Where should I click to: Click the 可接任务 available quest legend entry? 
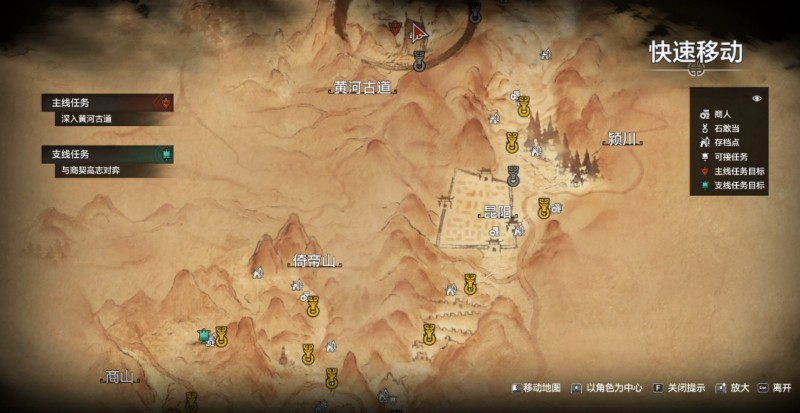tap(733, 156)
